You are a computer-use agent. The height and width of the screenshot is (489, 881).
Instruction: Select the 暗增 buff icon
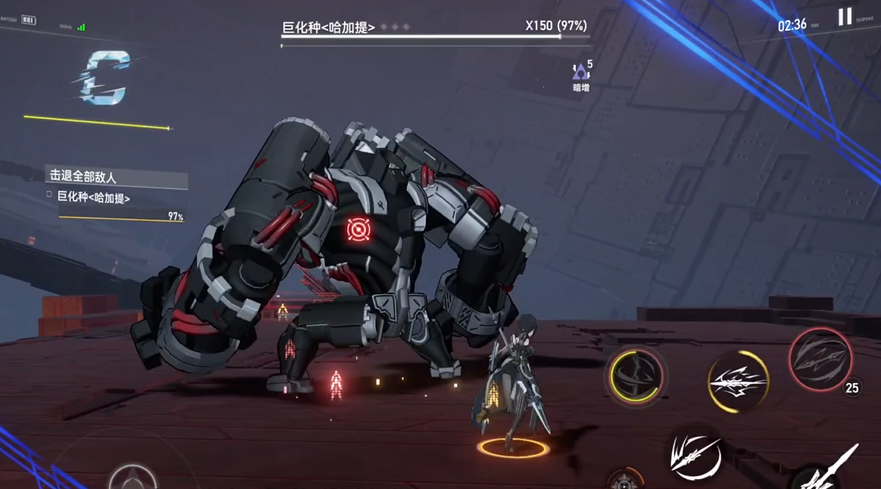click(580, 73)
